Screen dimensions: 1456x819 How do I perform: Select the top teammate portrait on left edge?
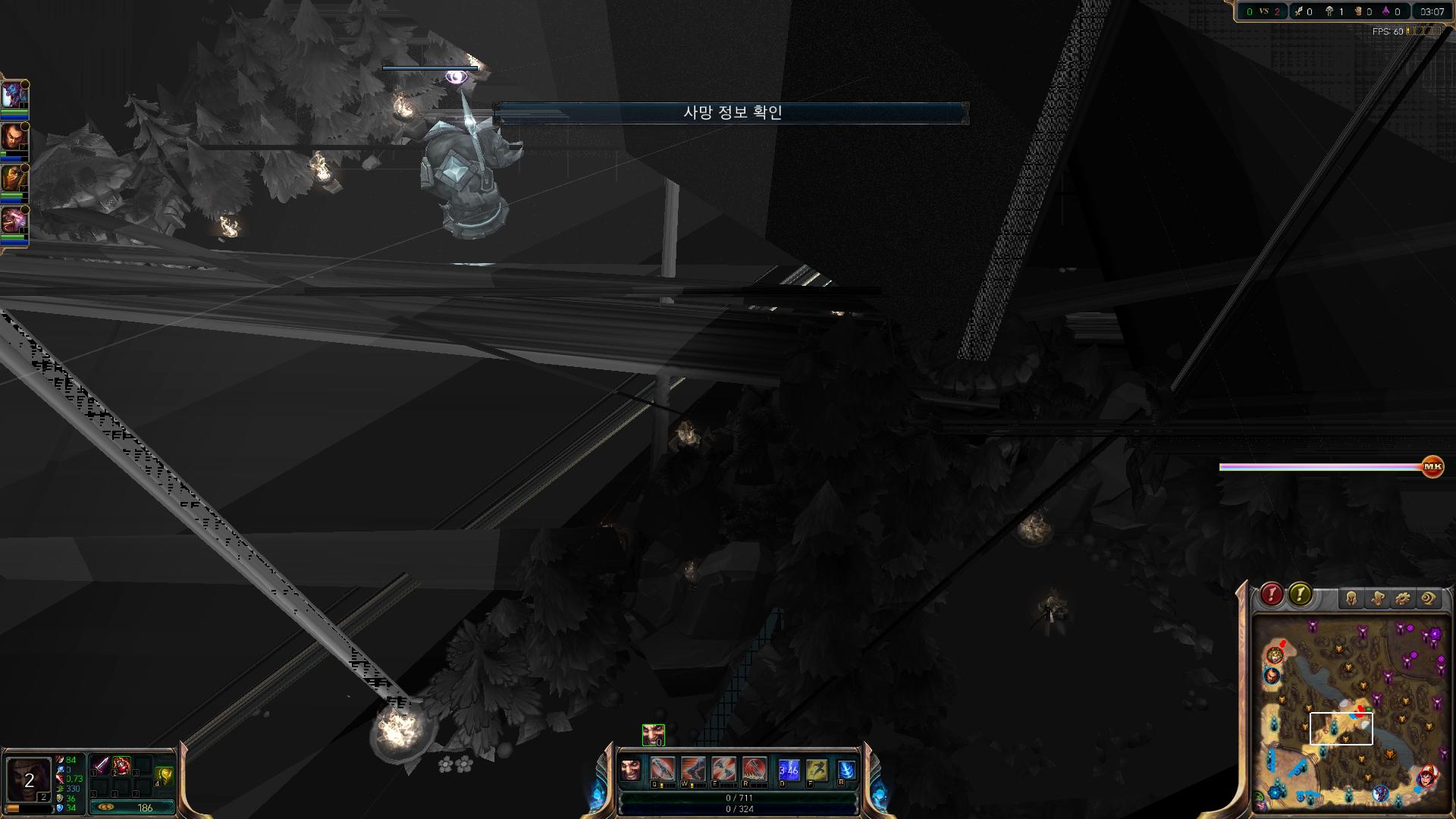(x=14, y=96)
